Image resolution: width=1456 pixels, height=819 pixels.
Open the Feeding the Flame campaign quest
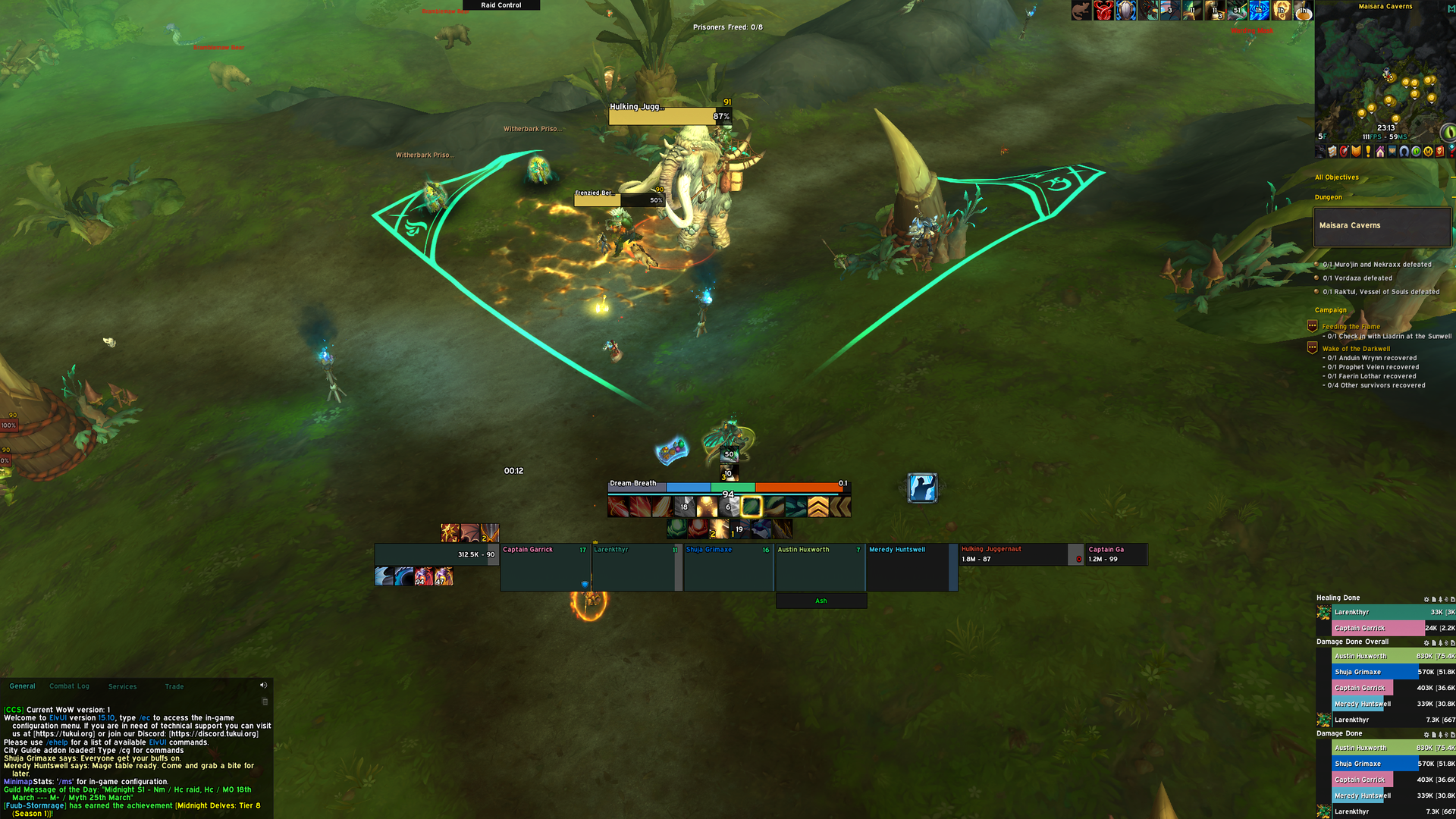tap(1351, 327)
